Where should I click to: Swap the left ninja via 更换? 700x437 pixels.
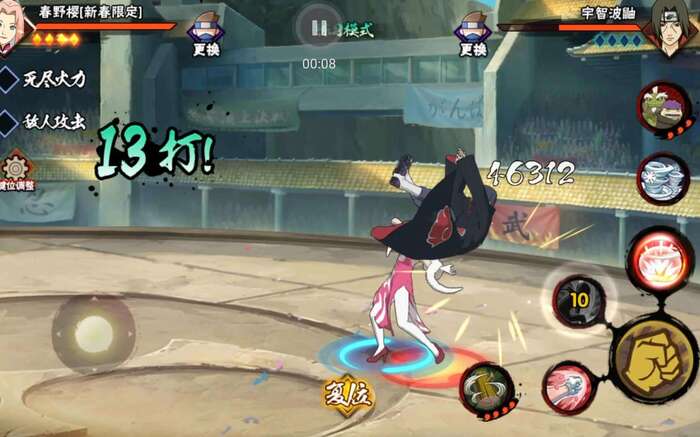point(206,34)
